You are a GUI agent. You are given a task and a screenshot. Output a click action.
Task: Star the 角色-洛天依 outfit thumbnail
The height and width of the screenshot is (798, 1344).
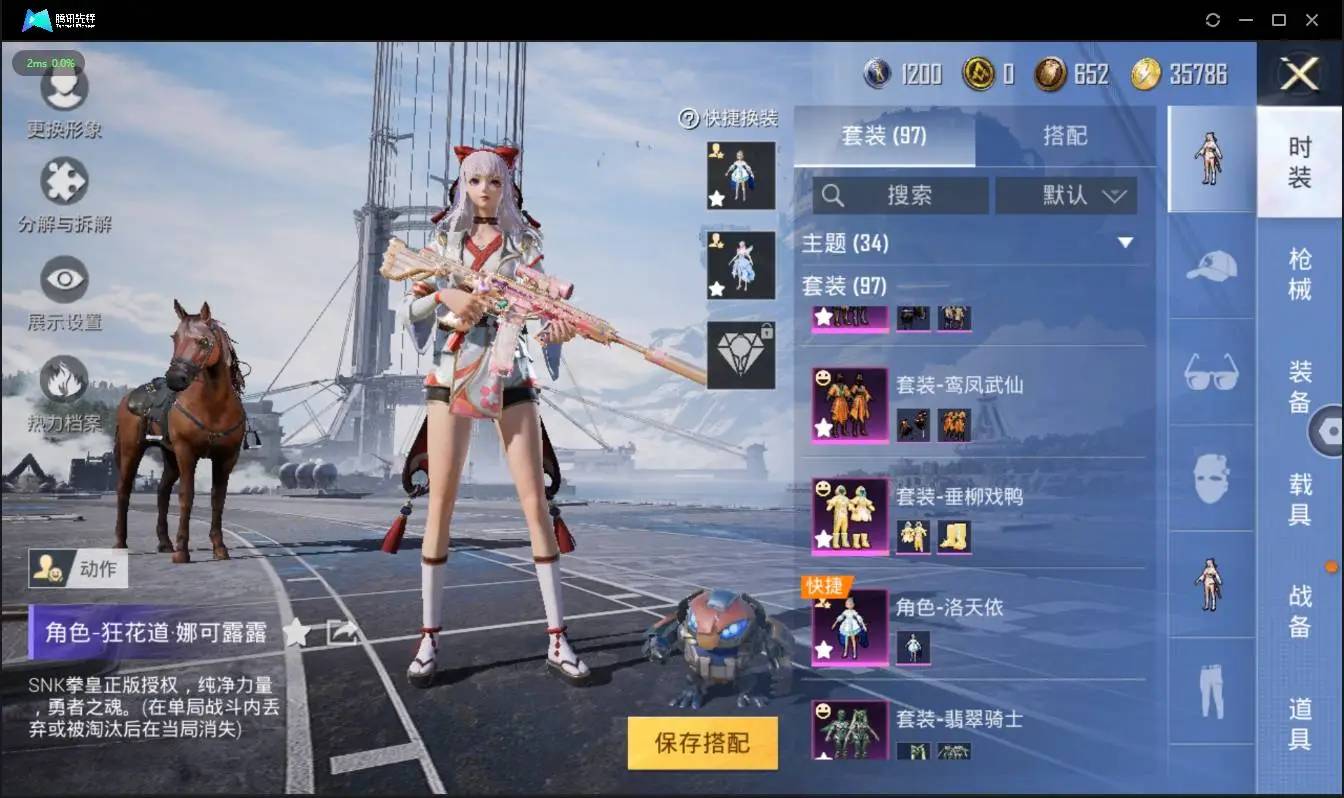(x=824, y=650)
